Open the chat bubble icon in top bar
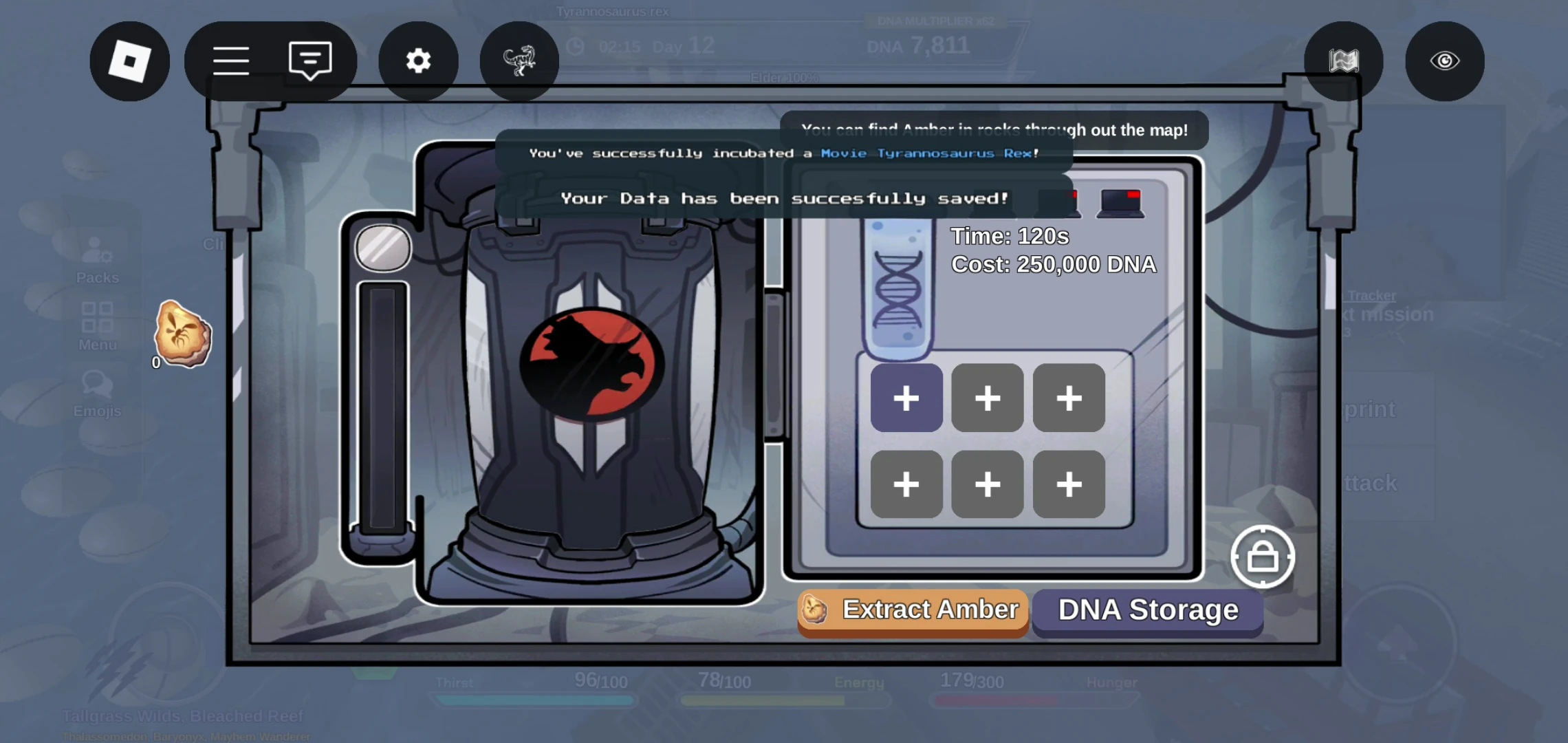The height and width of the screenshot is (743, 1568). tap(310, 61)
